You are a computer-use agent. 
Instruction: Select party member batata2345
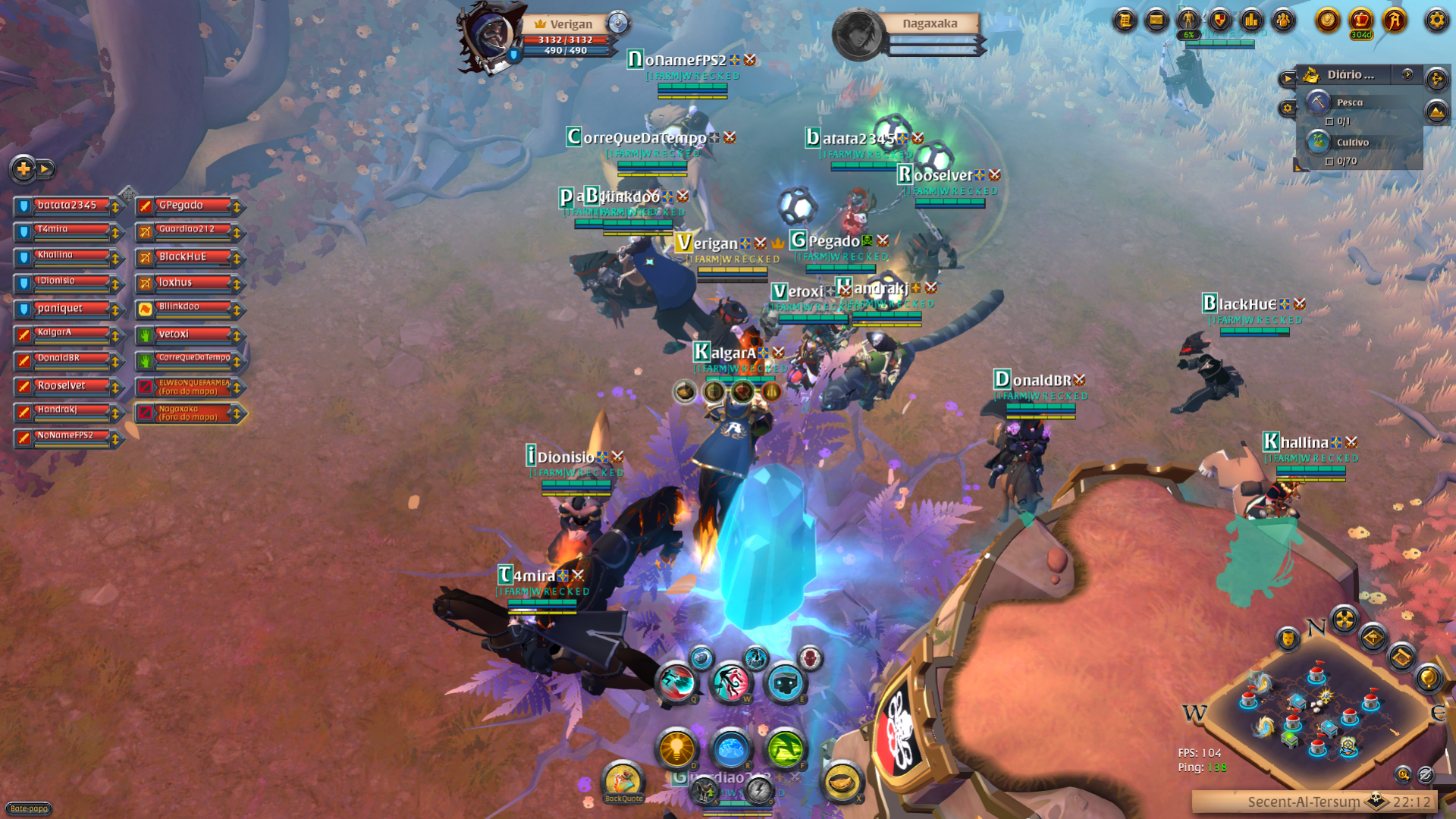tap(68, 206)
